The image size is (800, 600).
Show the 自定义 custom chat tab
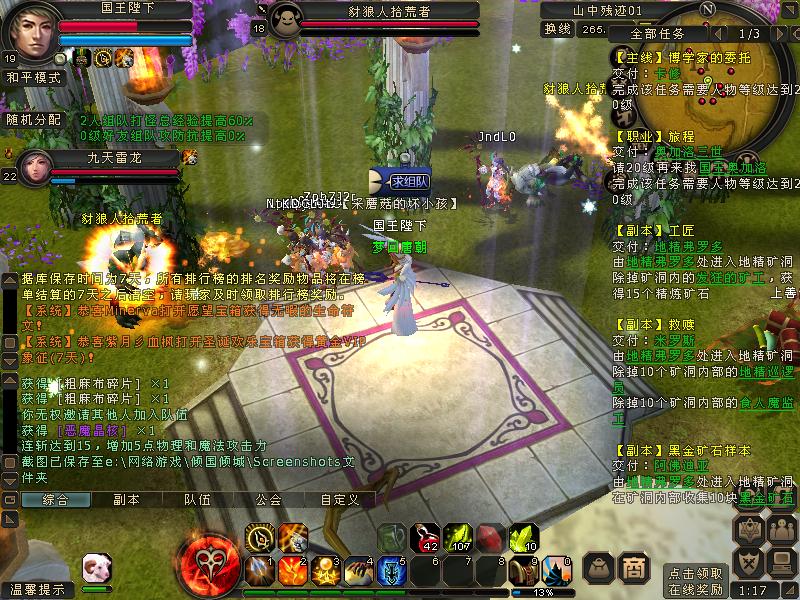tap(338, 499)
